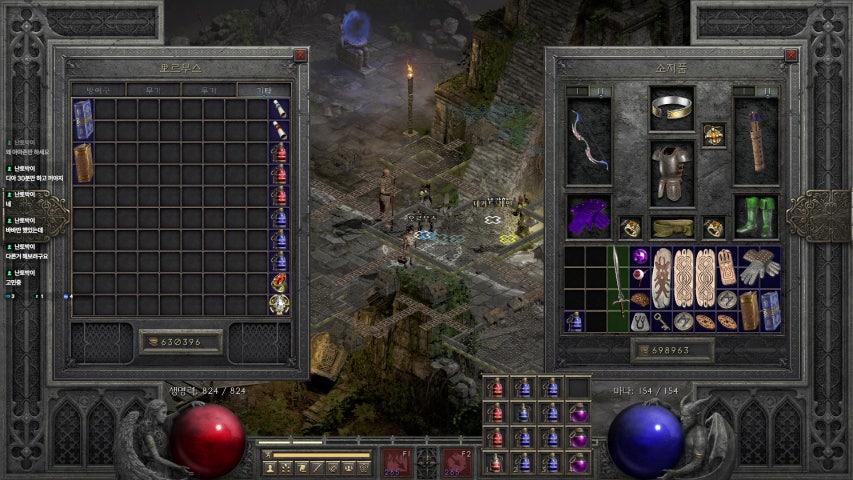Screen dimensions: 853x480
Task: Pick up the blue tome in storage
Action: point(83,120)
